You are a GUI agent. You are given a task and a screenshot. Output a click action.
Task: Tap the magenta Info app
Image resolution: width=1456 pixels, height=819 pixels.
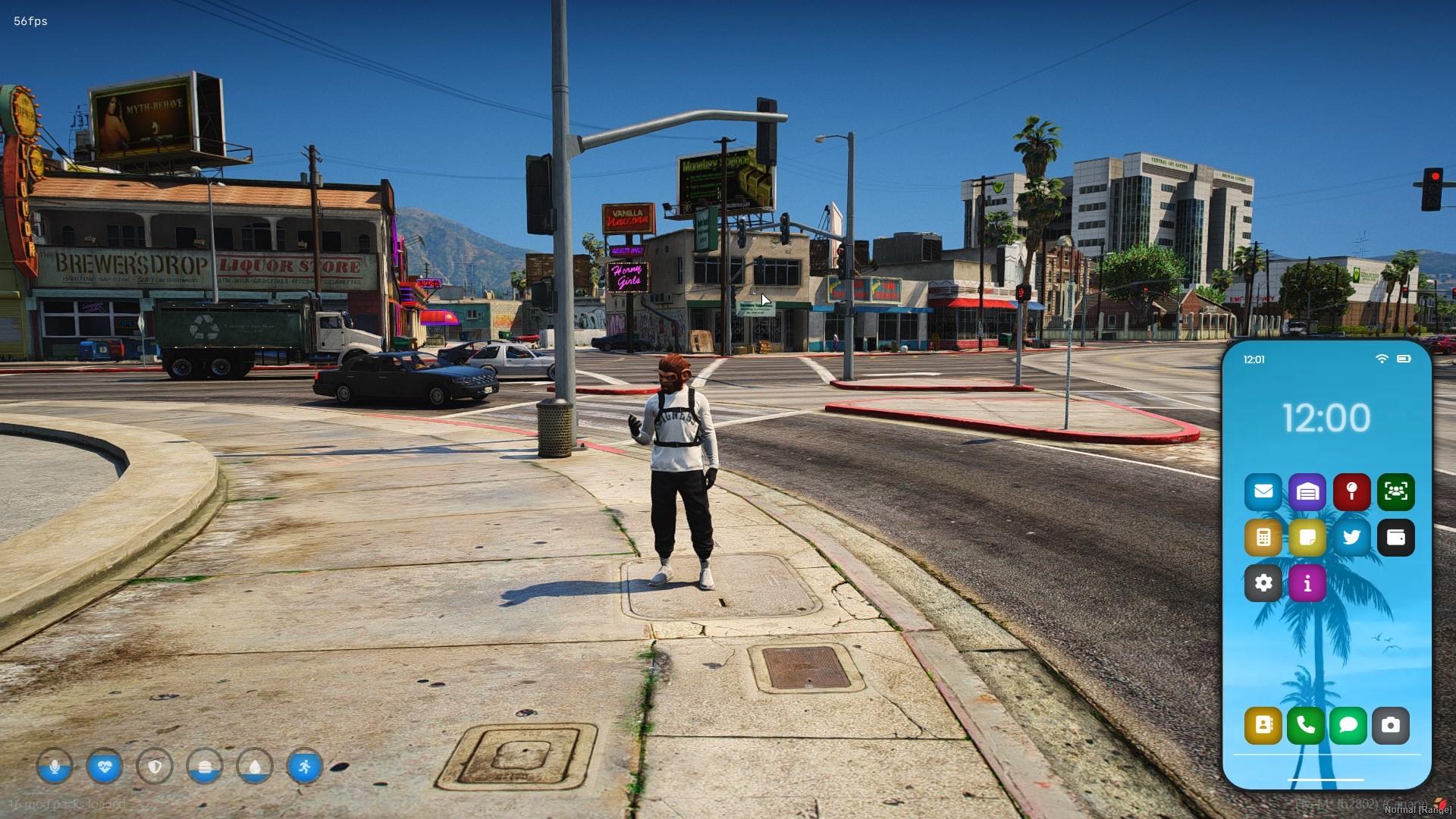(1307, 583)
